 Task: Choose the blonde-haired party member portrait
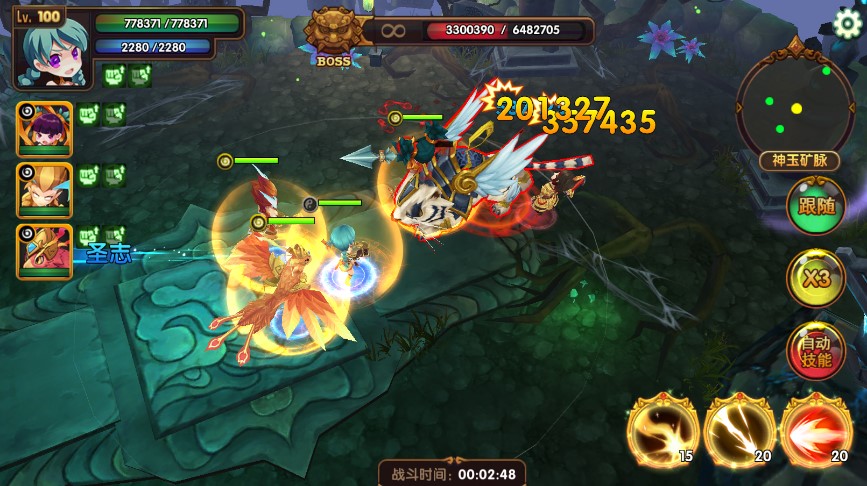[45, 190]
